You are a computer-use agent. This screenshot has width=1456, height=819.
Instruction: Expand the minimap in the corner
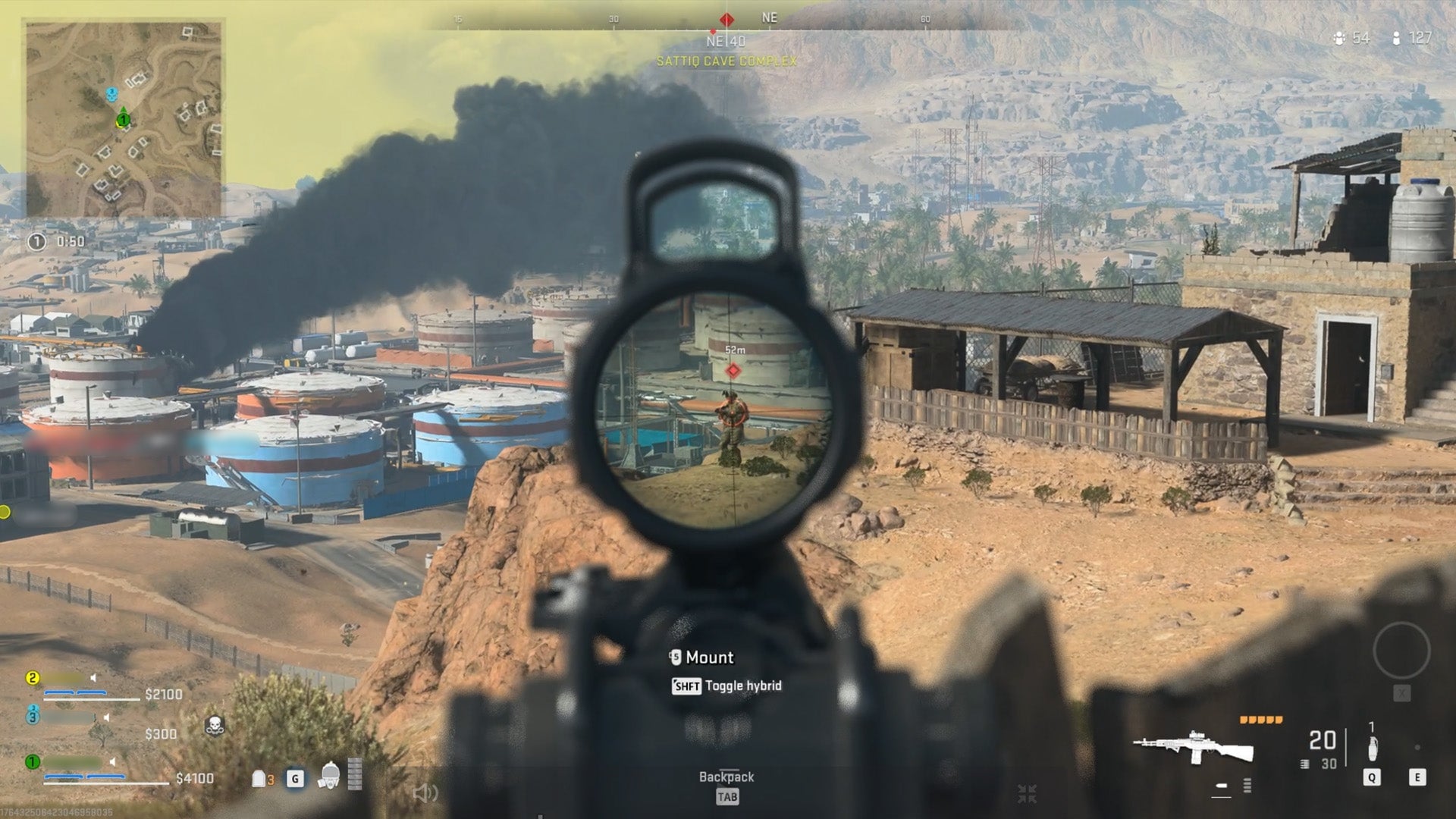125,118
